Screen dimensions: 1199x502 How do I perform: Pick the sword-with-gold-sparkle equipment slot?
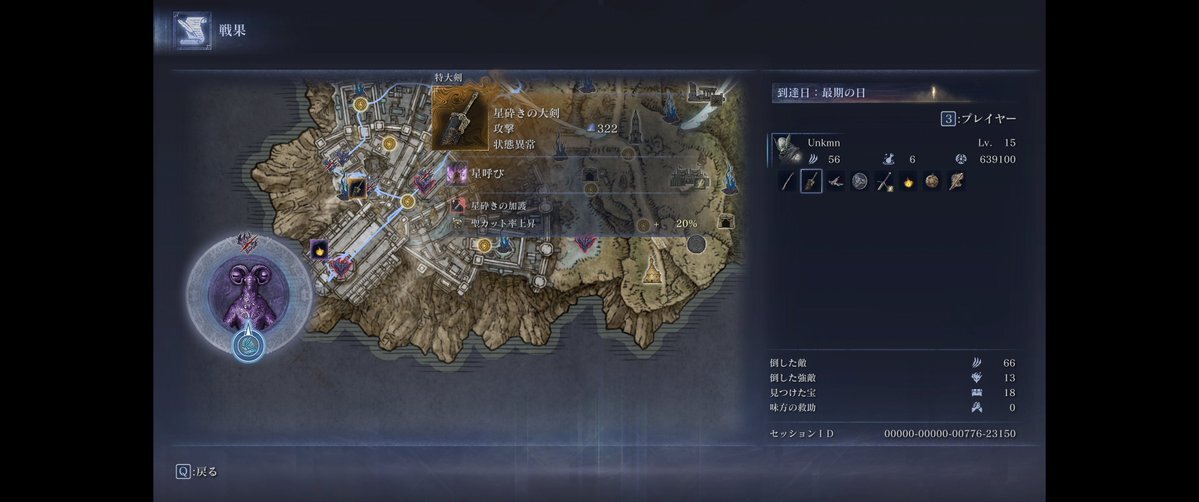[x=884, y=182]
